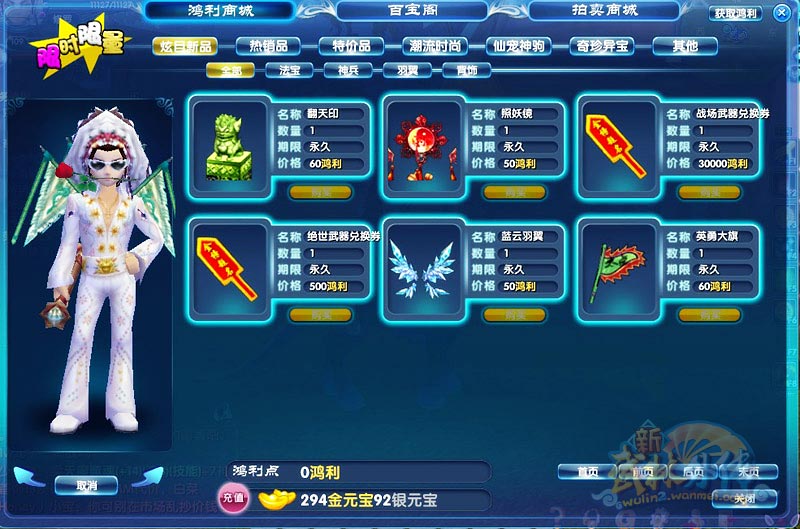The width and height of the screenshot is (800, 529).
Task: Select the 热销品 category
Action: [x=268, y=46]
